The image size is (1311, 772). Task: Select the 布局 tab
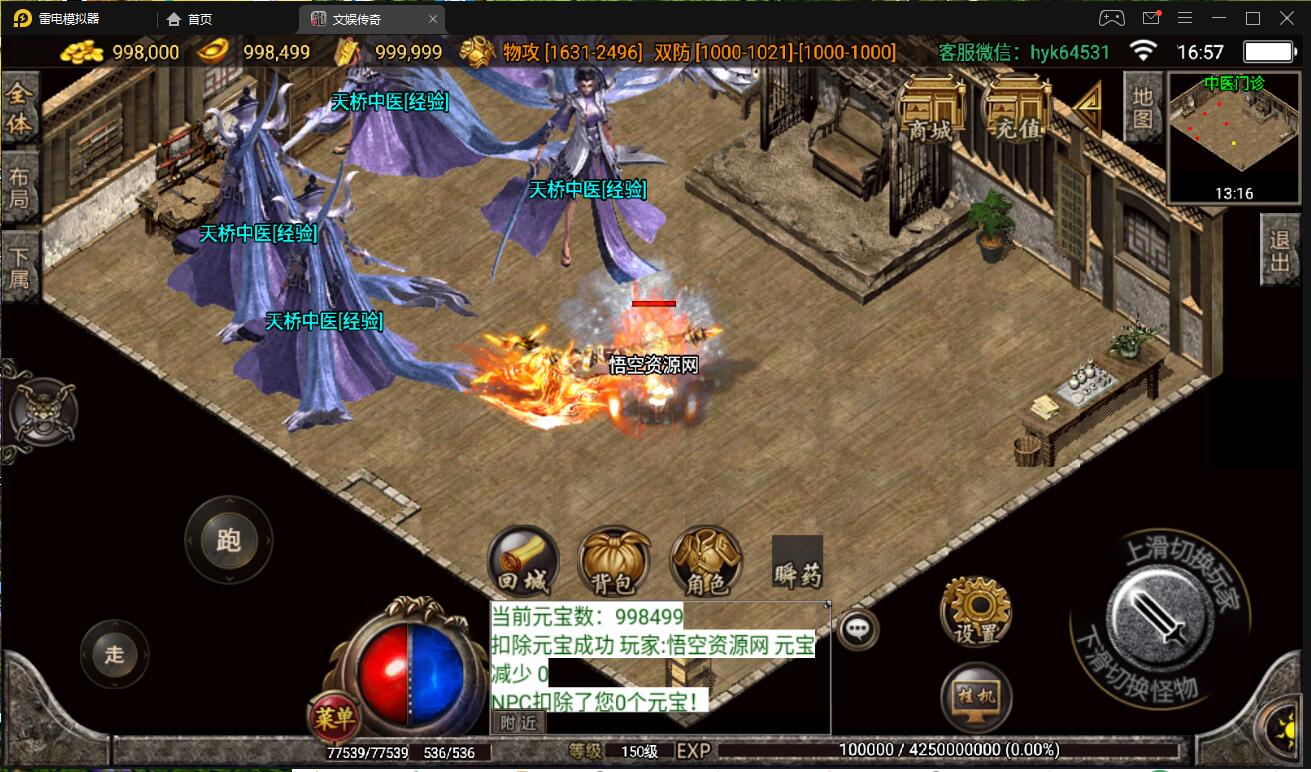tap(19, 187)
